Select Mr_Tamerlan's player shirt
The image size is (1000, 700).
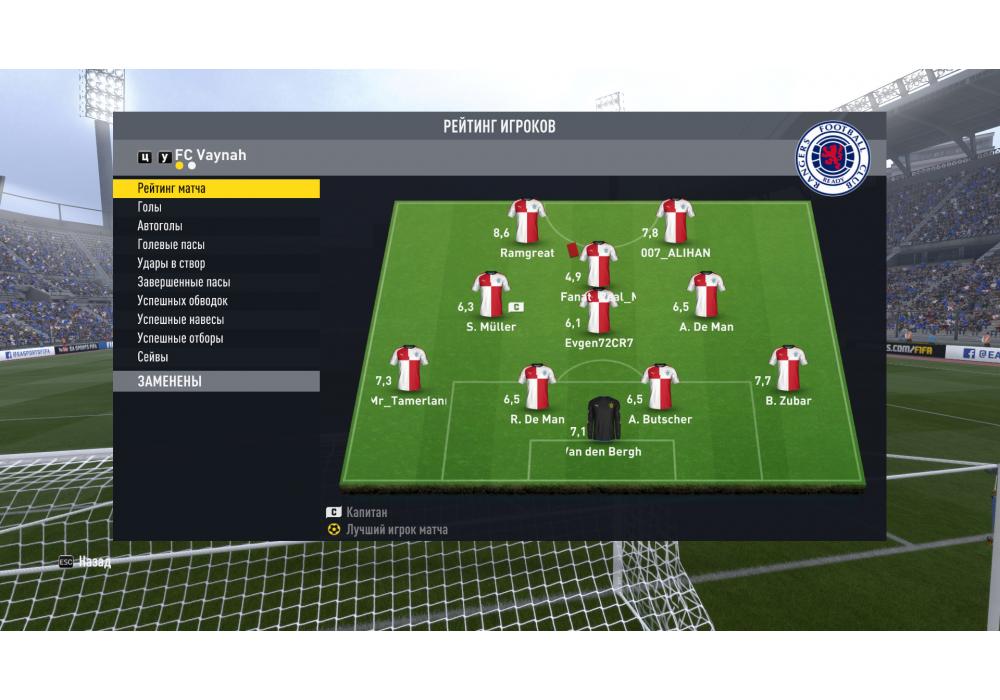409,369
